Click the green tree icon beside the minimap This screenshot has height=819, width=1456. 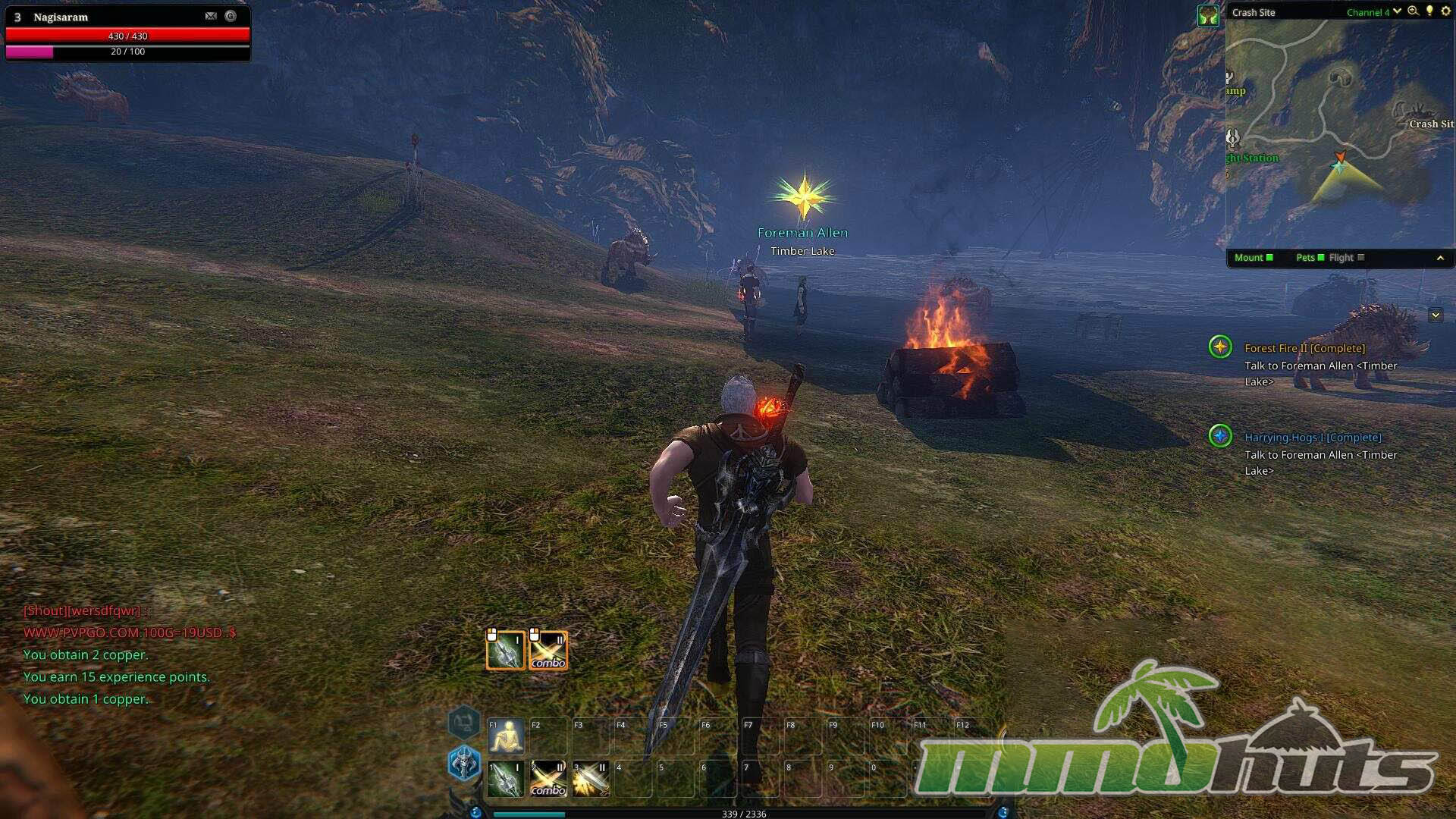point(1207,15)
